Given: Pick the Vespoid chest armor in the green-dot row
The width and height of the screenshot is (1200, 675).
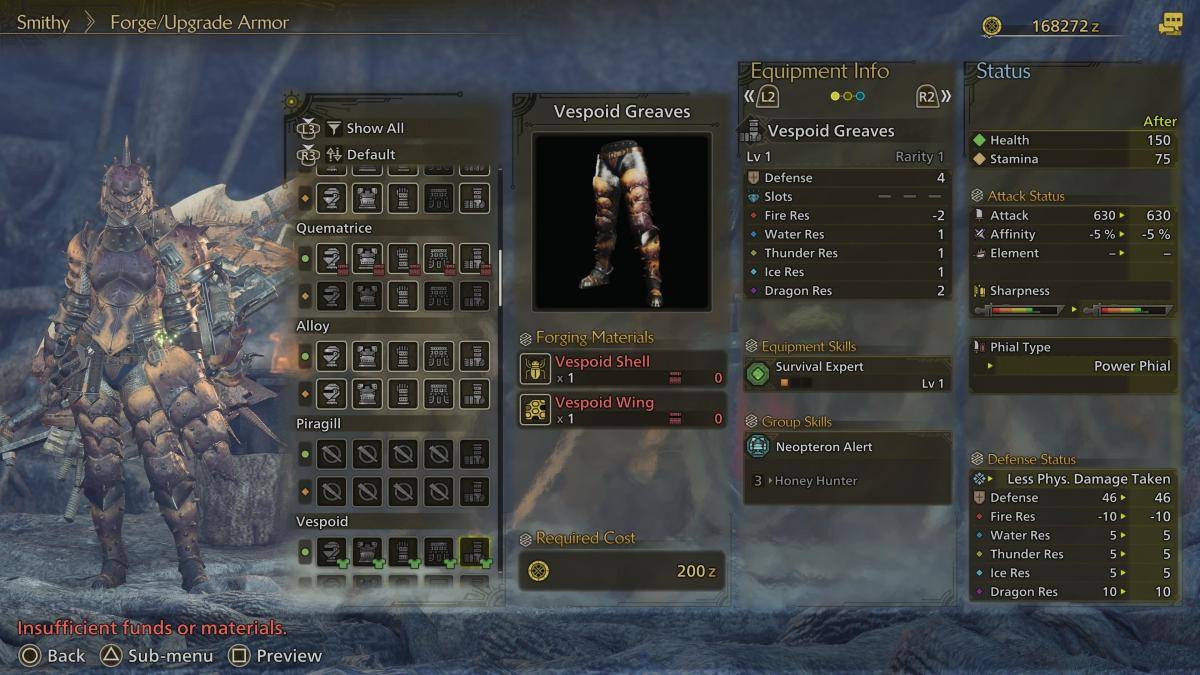Looking at the screenshot, I should tap(367, 551).
